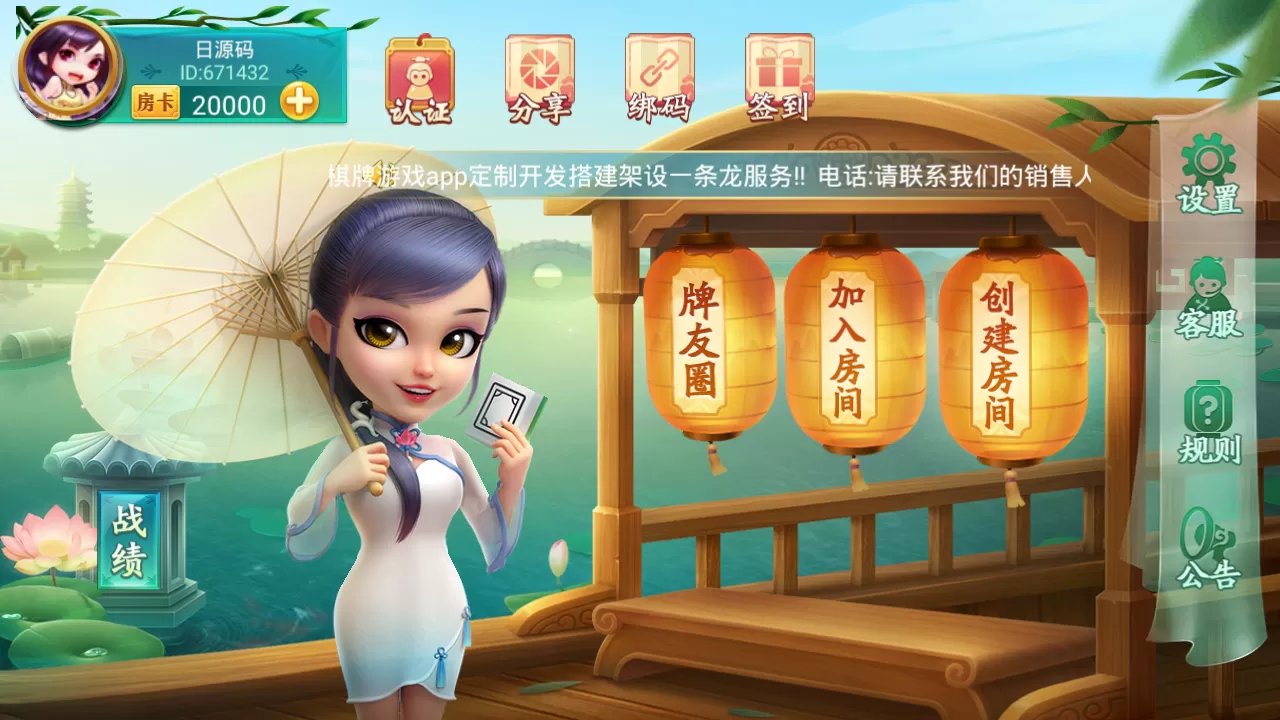
Task: Click the player ID:671432 label
Action: pos(222,72)
